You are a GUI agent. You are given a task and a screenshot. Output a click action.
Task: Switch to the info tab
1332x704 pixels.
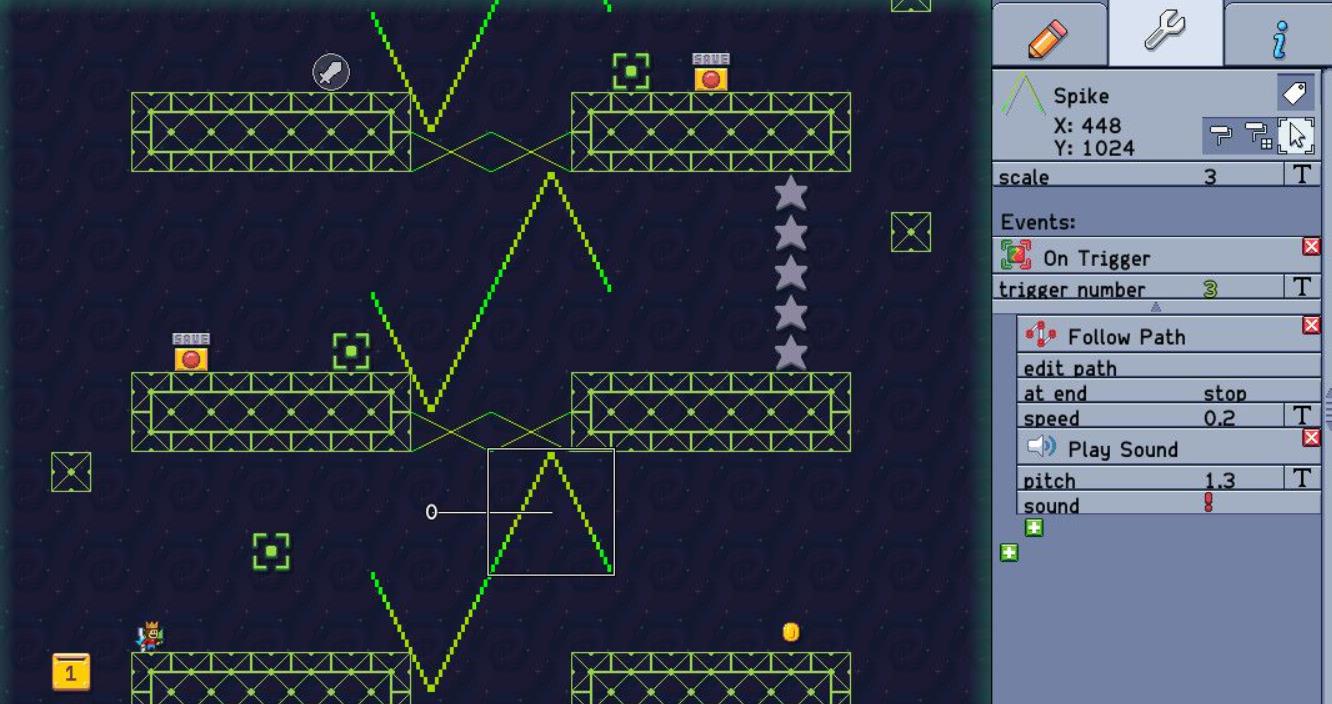click(1279, 38)
